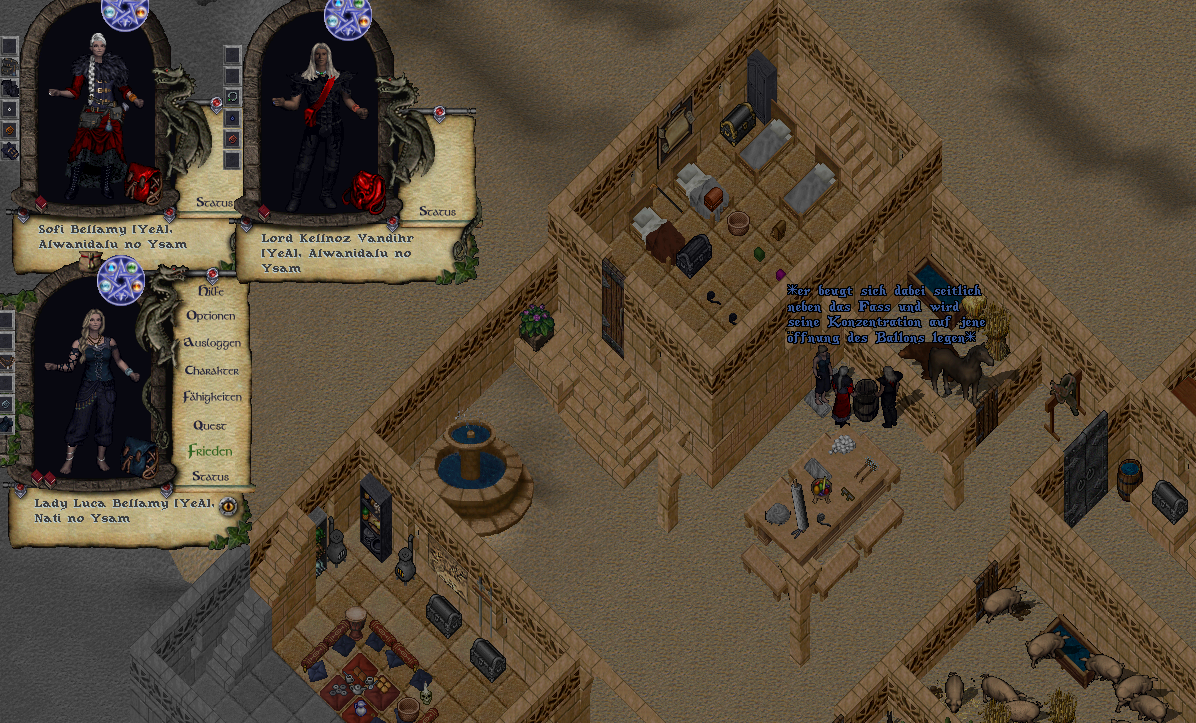Open the Hilfe help menu
Image resolution: width=1196 pixels, height=723 pixels.
click(210, 290)
